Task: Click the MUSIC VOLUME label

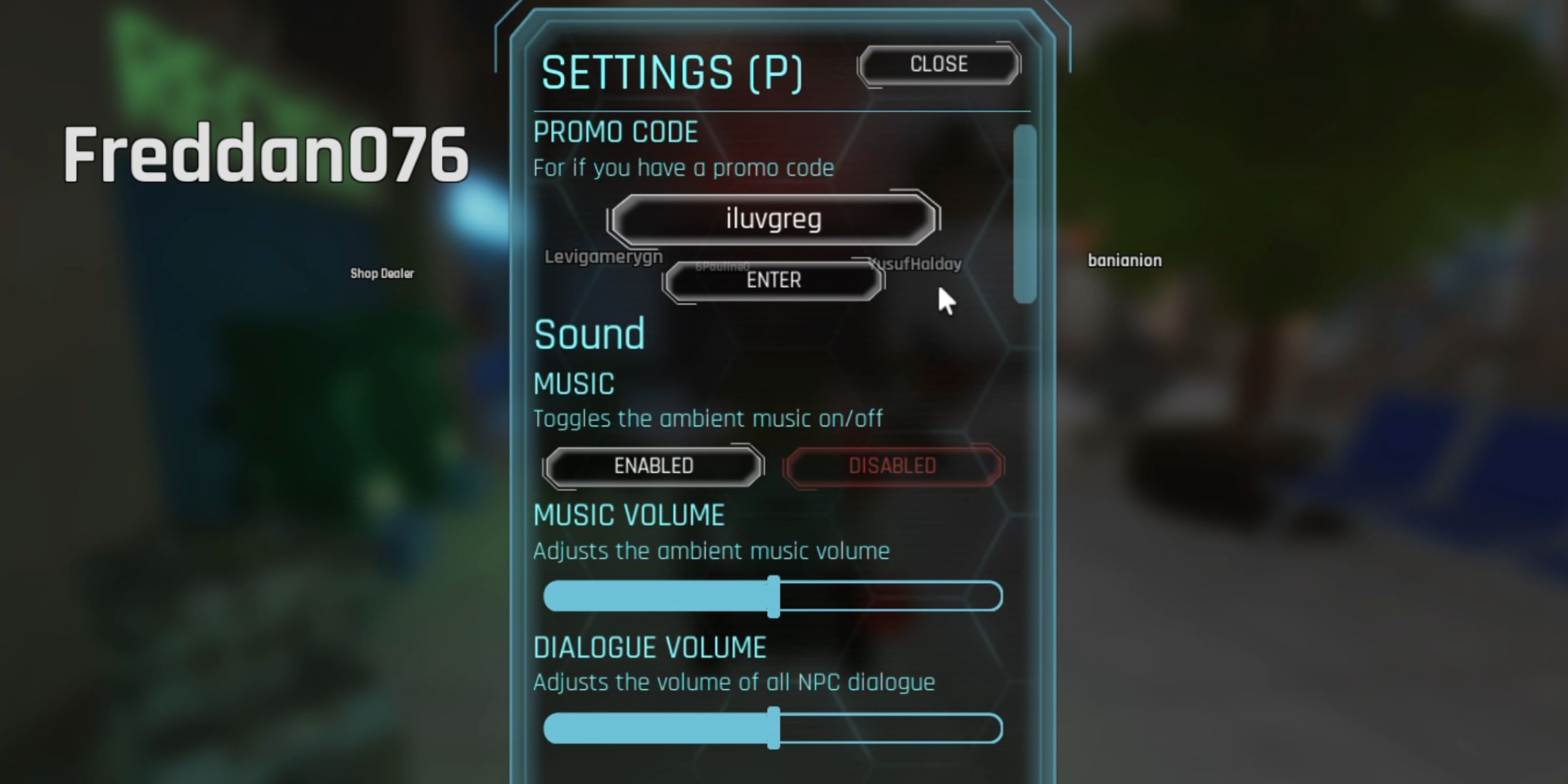Action: pyautogui.click(x=629, y=515)
